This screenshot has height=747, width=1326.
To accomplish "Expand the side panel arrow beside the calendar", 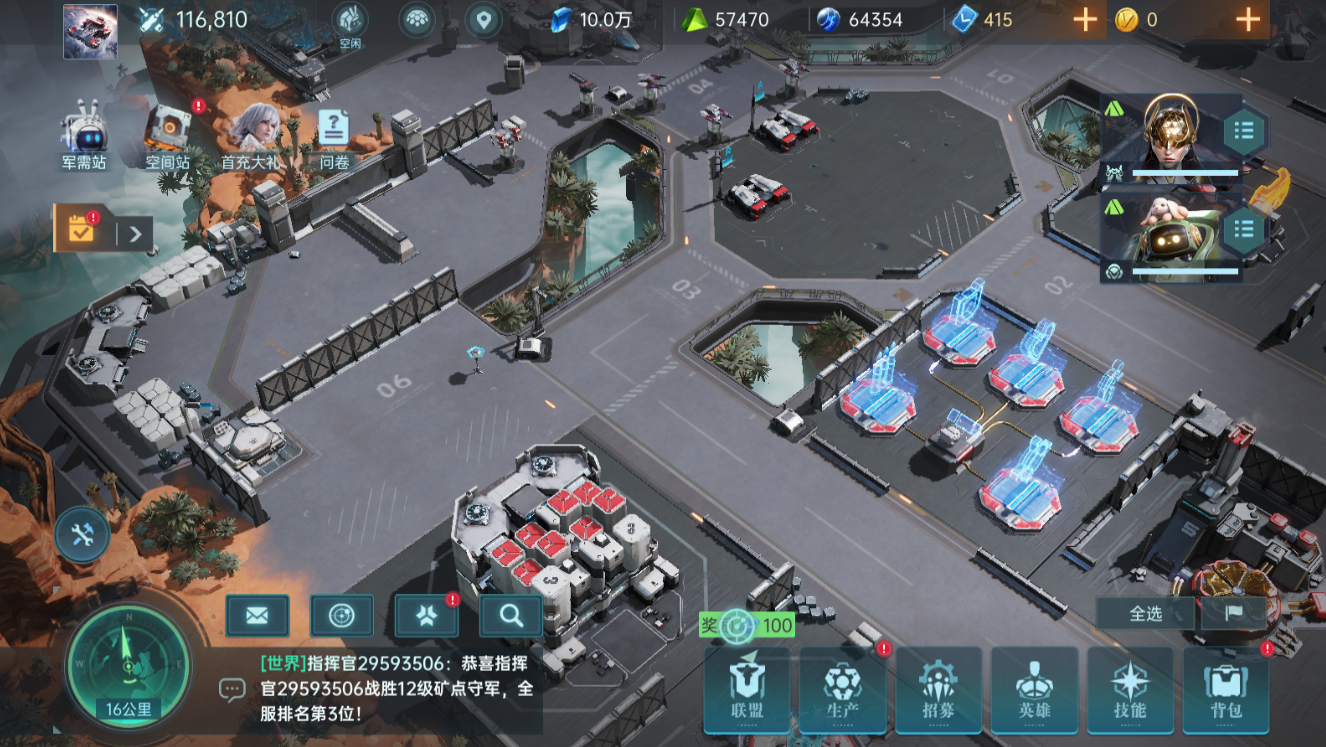I will pos(135,235).
